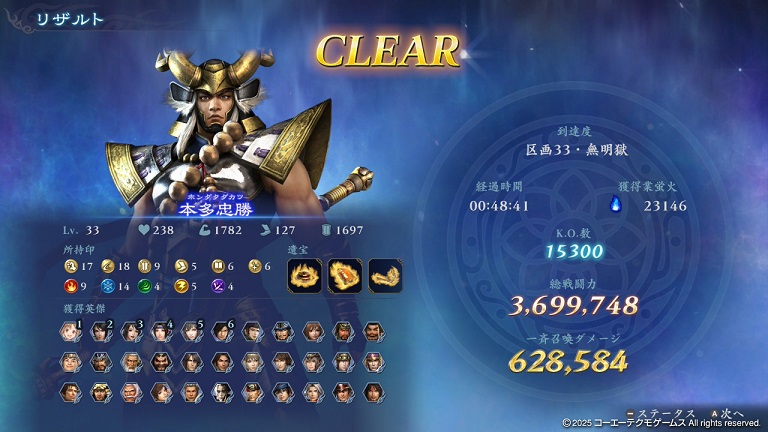Choose the hero portrait numbered 6
768x432 pixels.
221,331
